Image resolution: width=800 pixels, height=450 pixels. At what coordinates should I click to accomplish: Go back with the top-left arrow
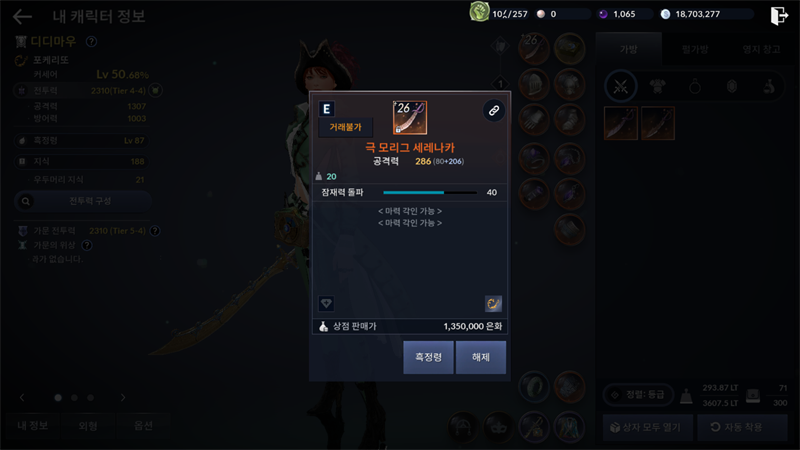[22, 16]
